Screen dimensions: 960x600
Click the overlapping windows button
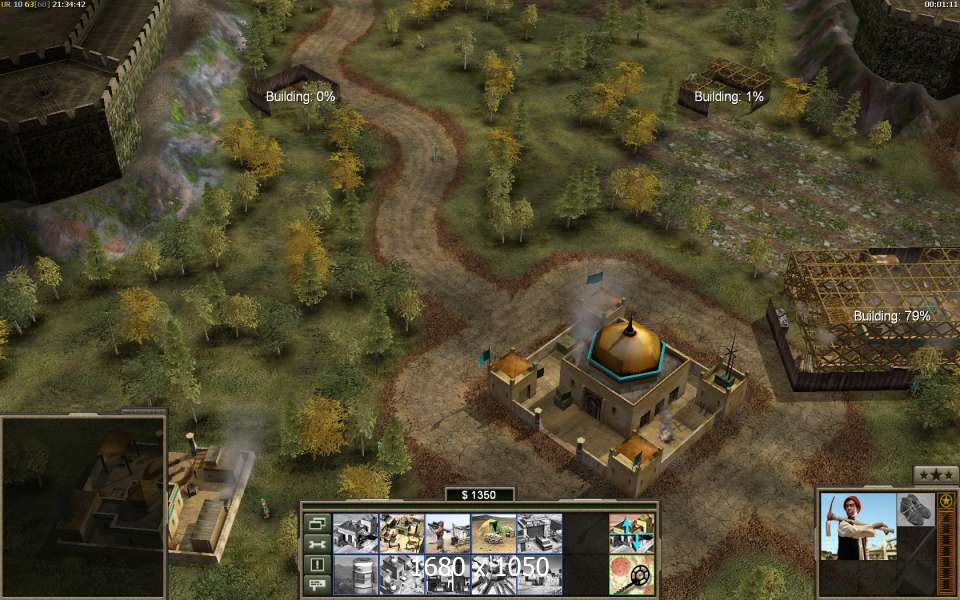(317, 523)
